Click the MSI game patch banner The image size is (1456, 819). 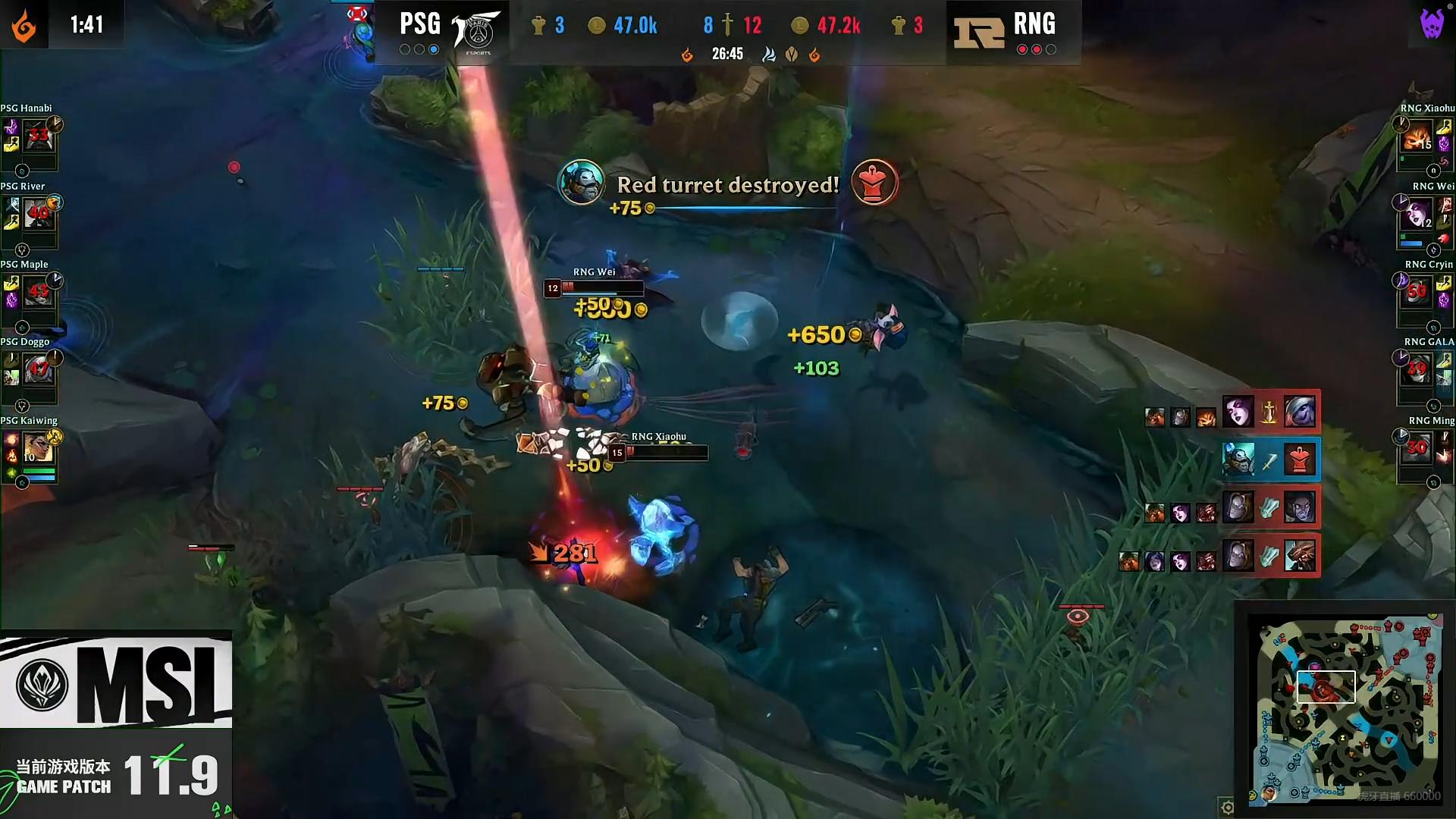[x=116, y=724]
